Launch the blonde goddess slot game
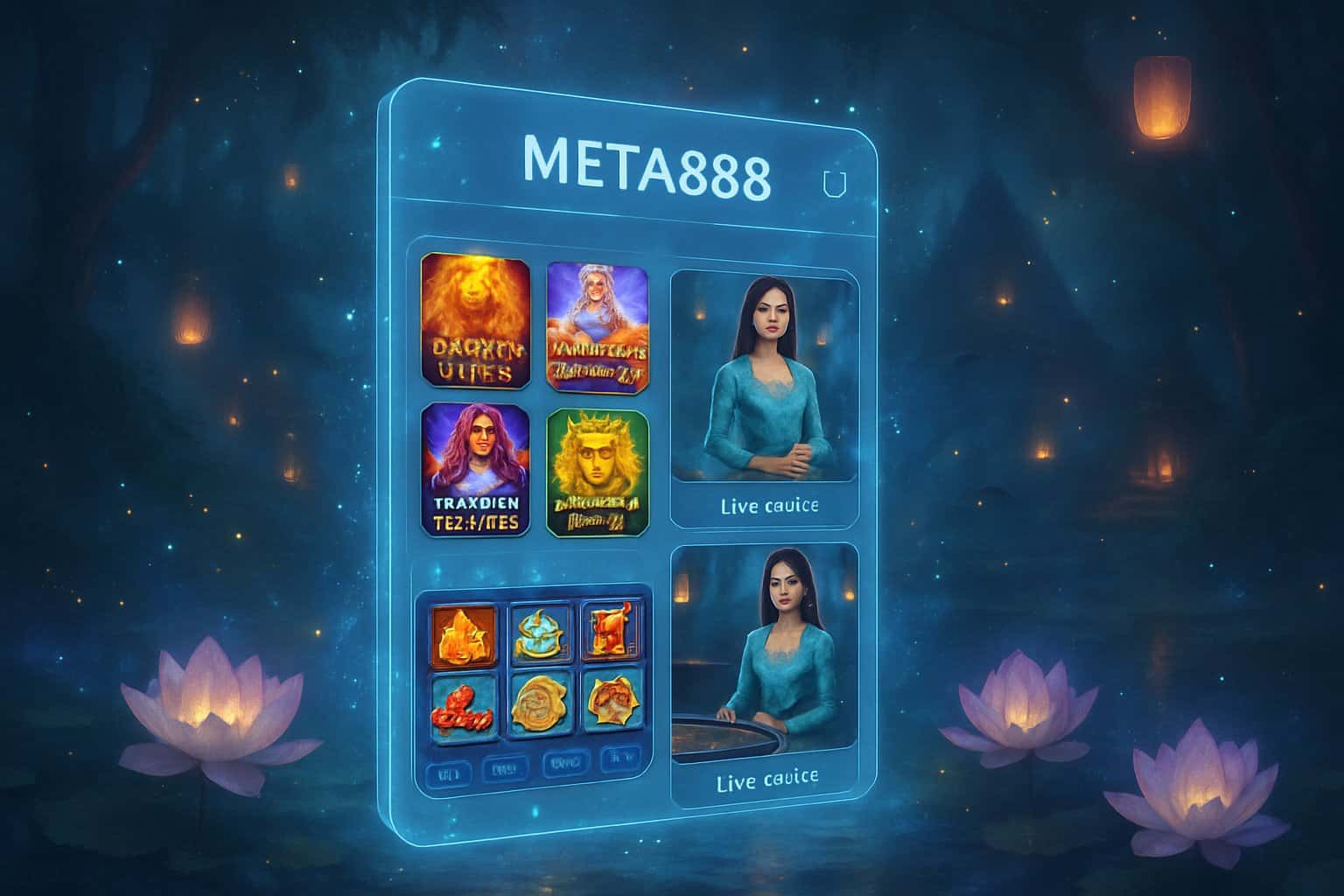Viewport: 1344px width, 896px height. tap(598, 325)
